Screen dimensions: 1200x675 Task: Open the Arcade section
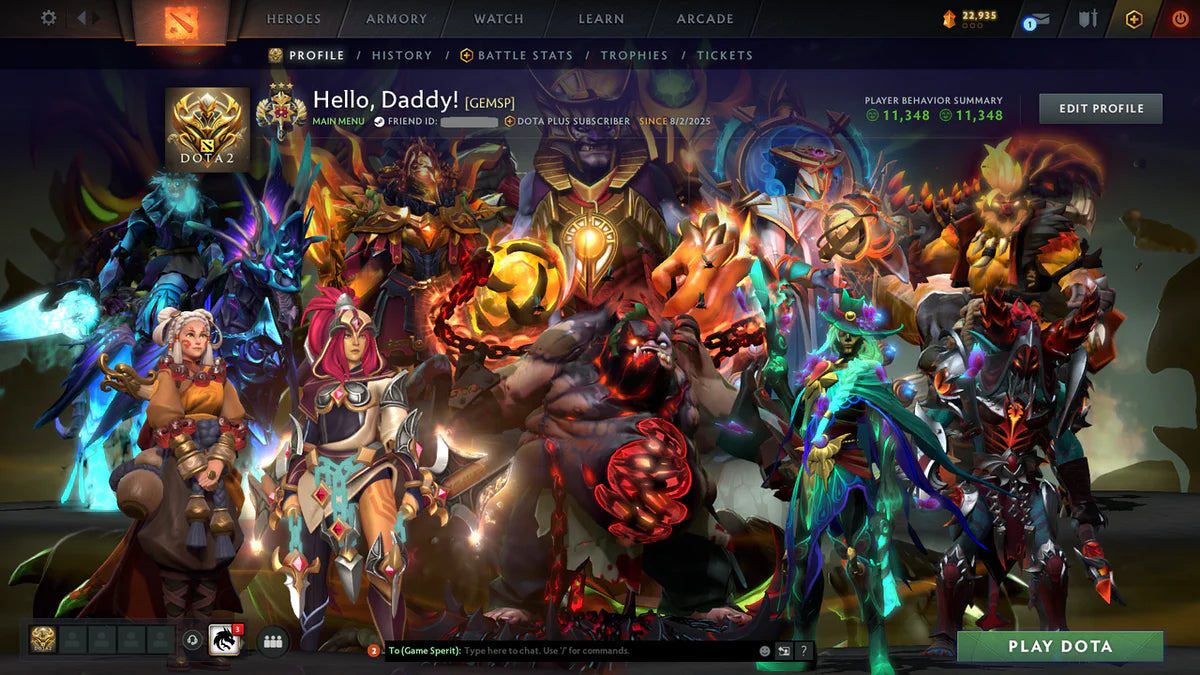point(705,18)
